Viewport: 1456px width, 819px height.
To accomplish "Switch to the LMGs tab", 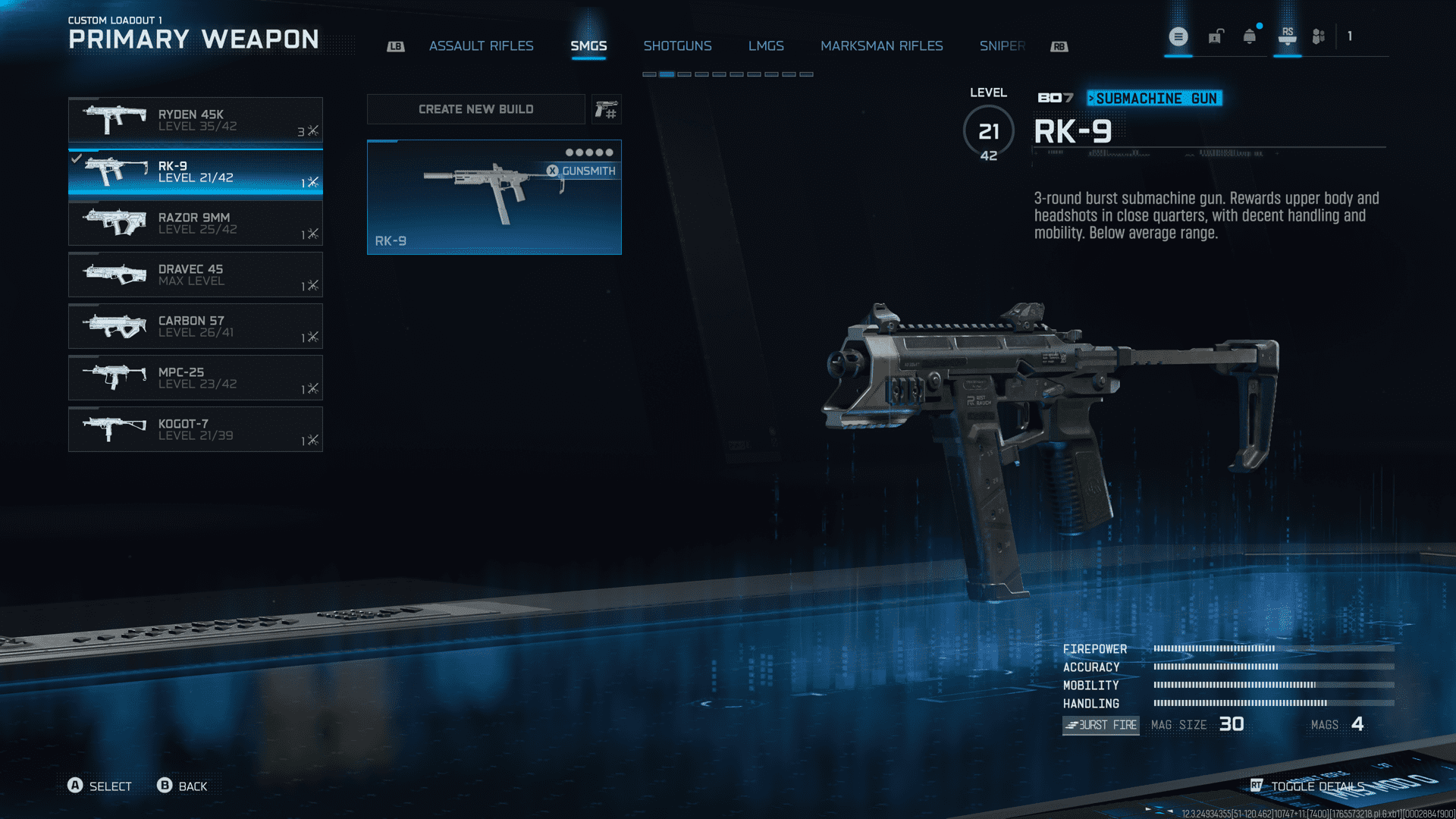I will pos(766,46).
